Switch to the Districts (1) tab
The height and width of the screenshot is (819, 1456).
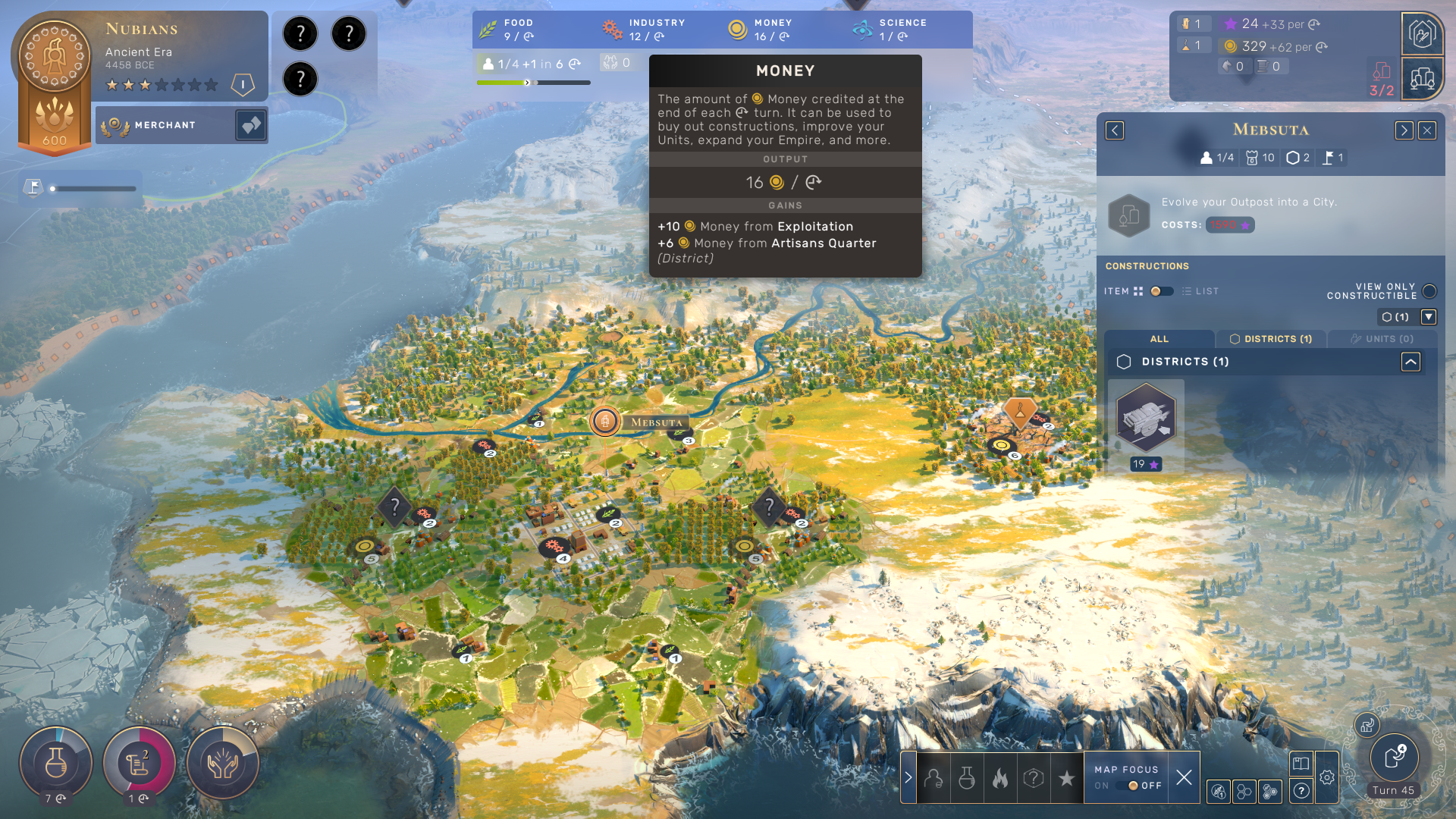pos(1271,339)
